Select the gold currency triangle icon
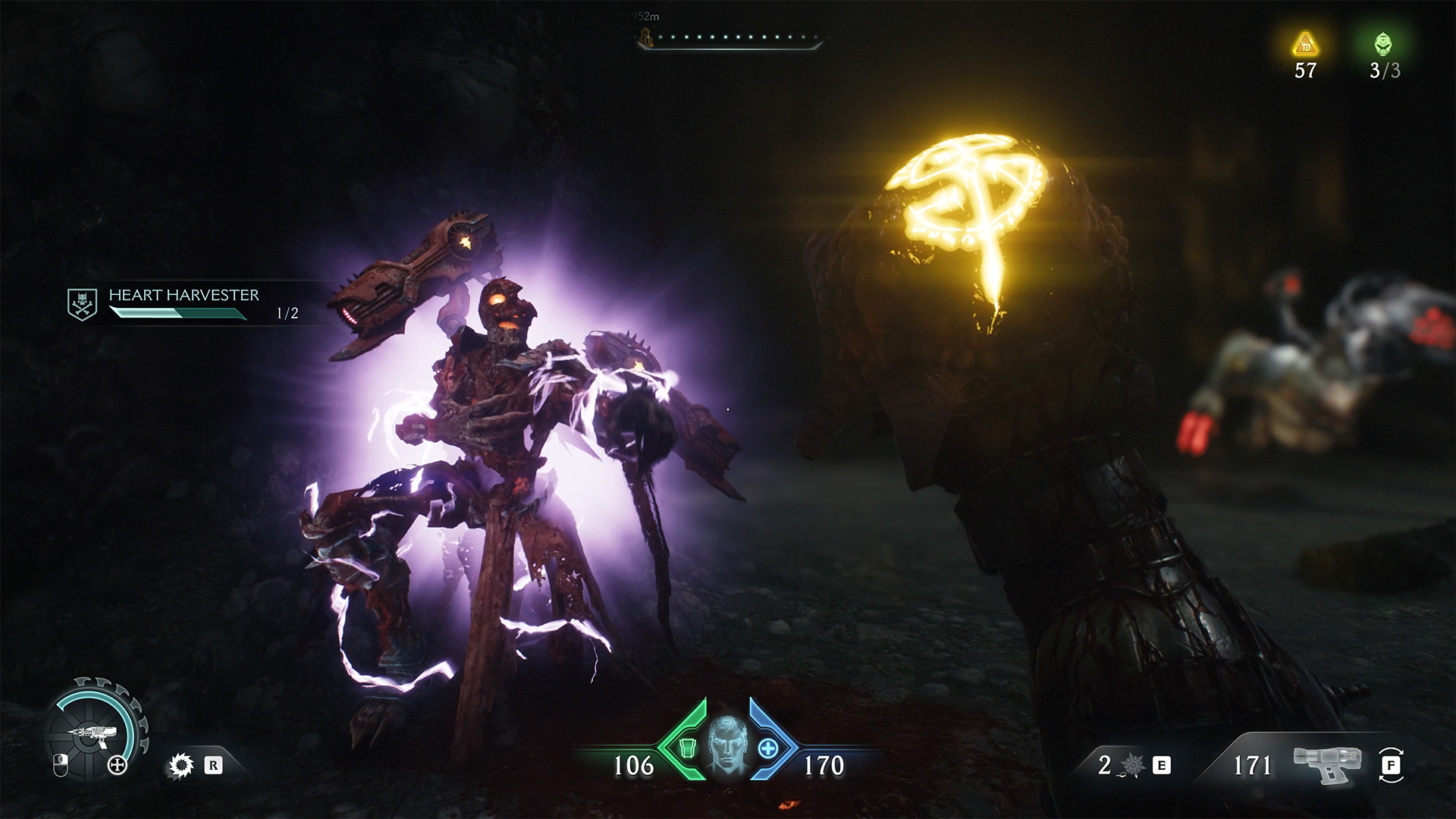Screen dimensions: 1456x819 [x=1305, y=45]
